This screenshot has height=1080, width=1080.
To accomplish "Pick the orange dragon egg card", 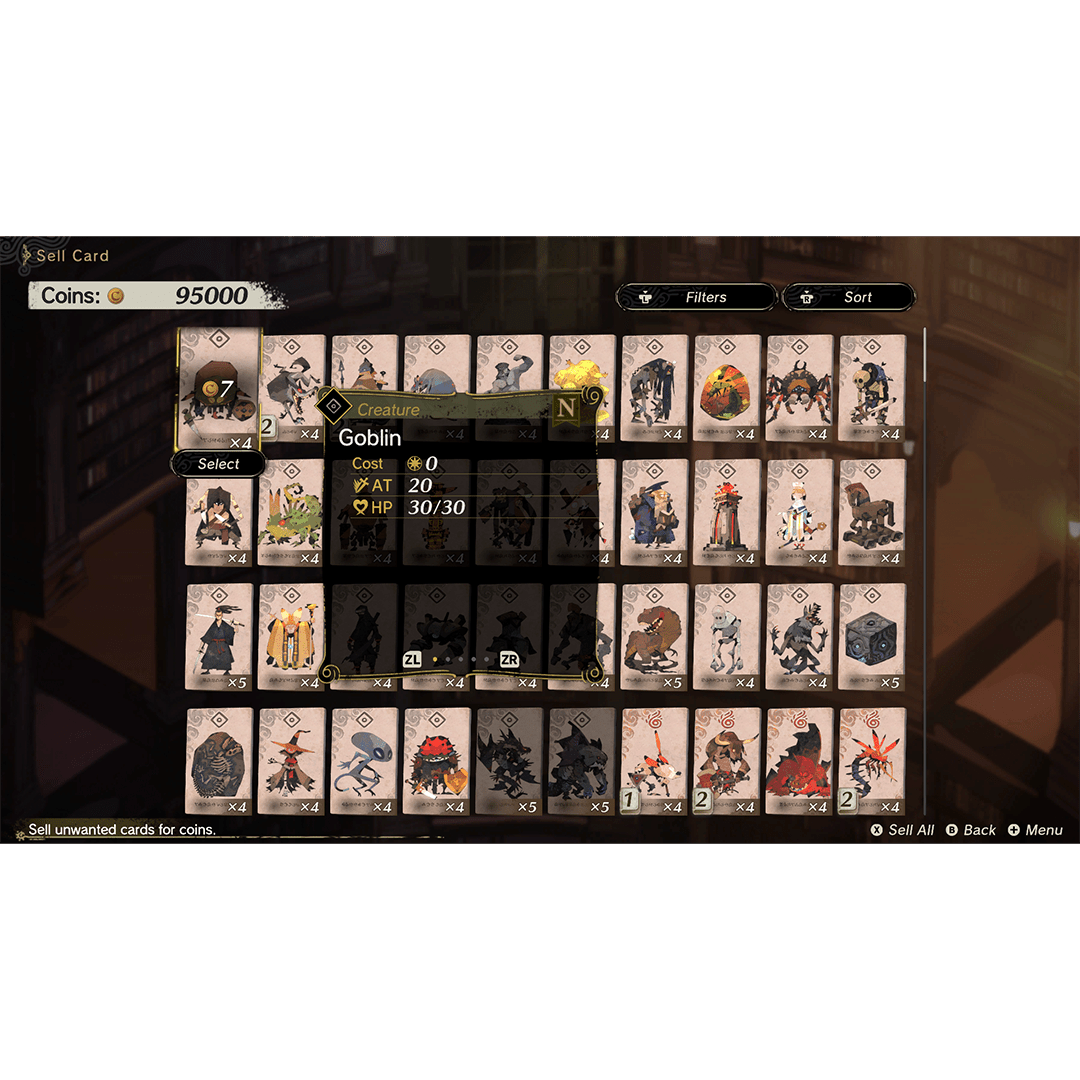I will pyautogui.click(x=727, y=388).
